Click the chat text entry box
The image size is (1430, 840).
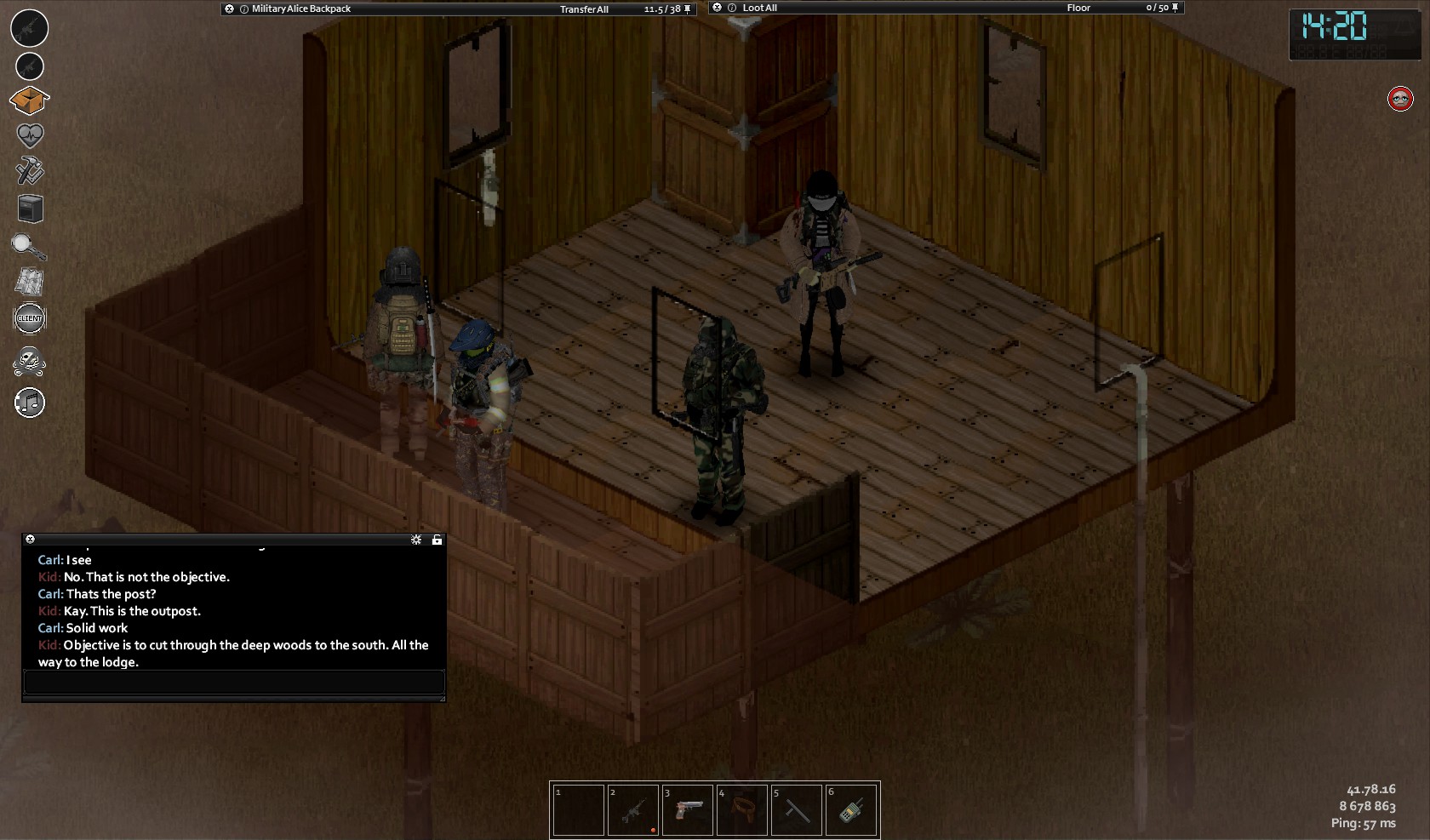(x=234, y=682)
